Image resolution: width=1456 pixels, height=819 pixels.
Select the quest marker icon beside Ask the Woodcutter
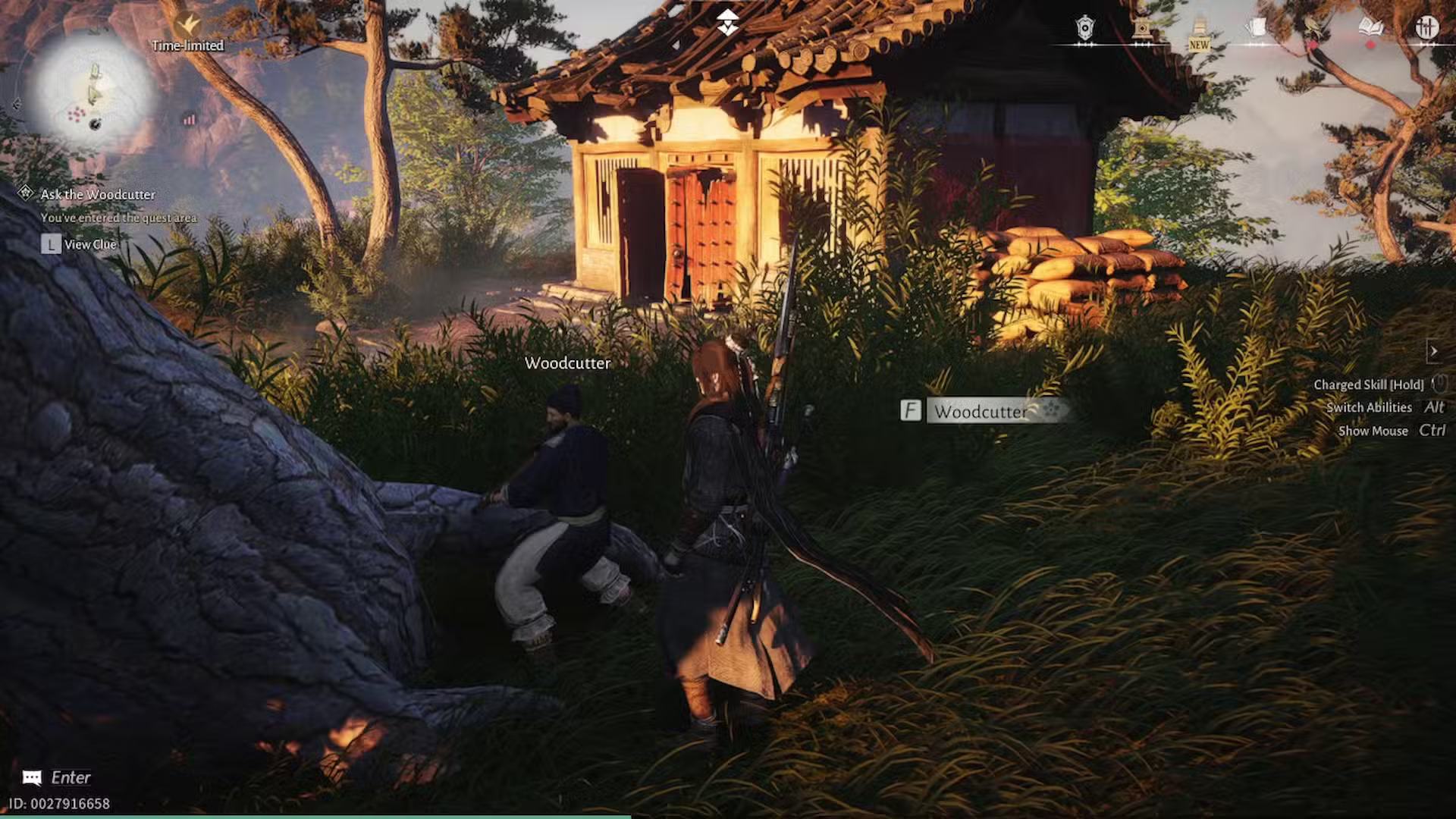point(27,194)
